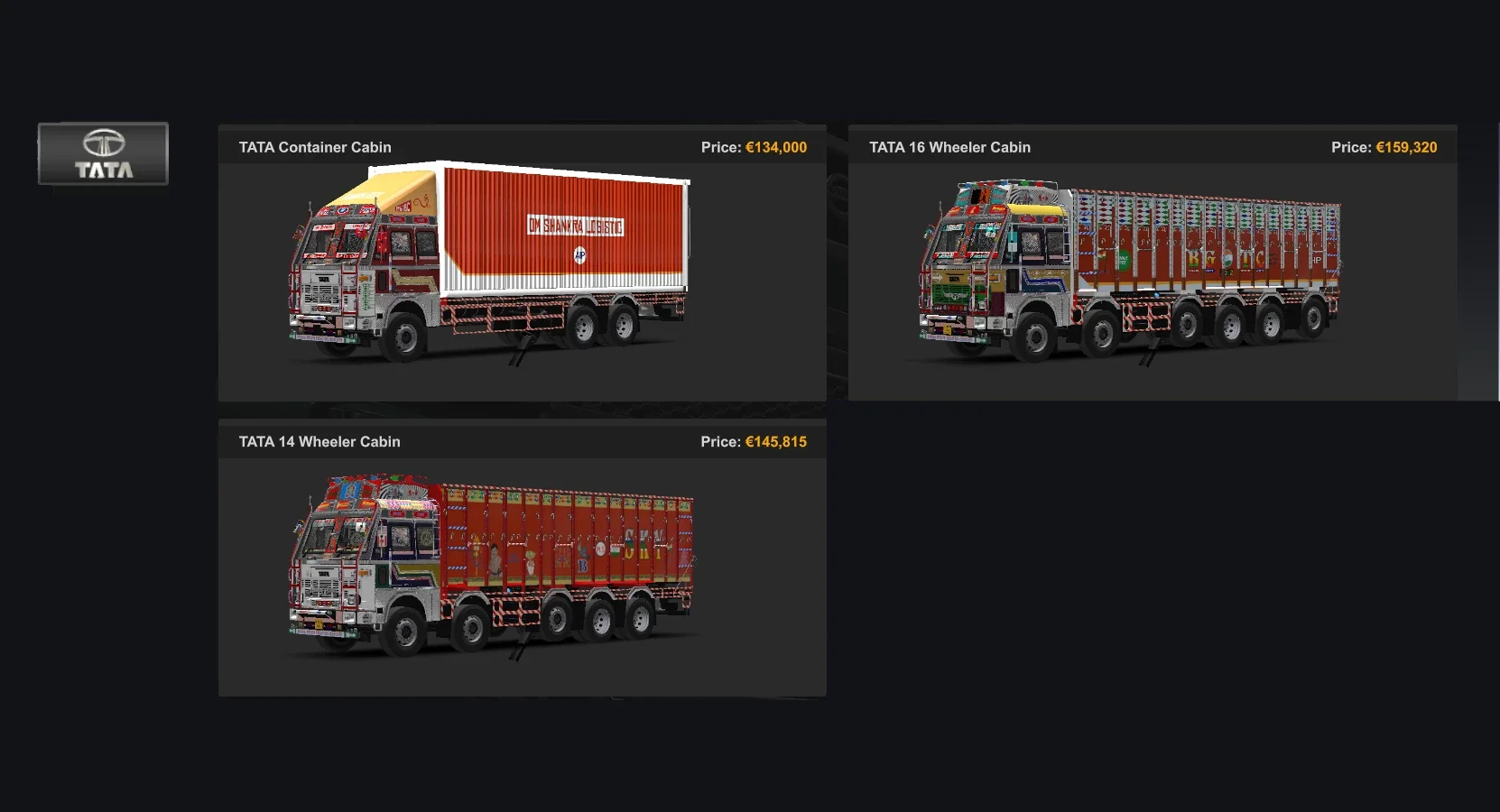
Task: Select the TATA brand logo button
Action: coord(103,153)
